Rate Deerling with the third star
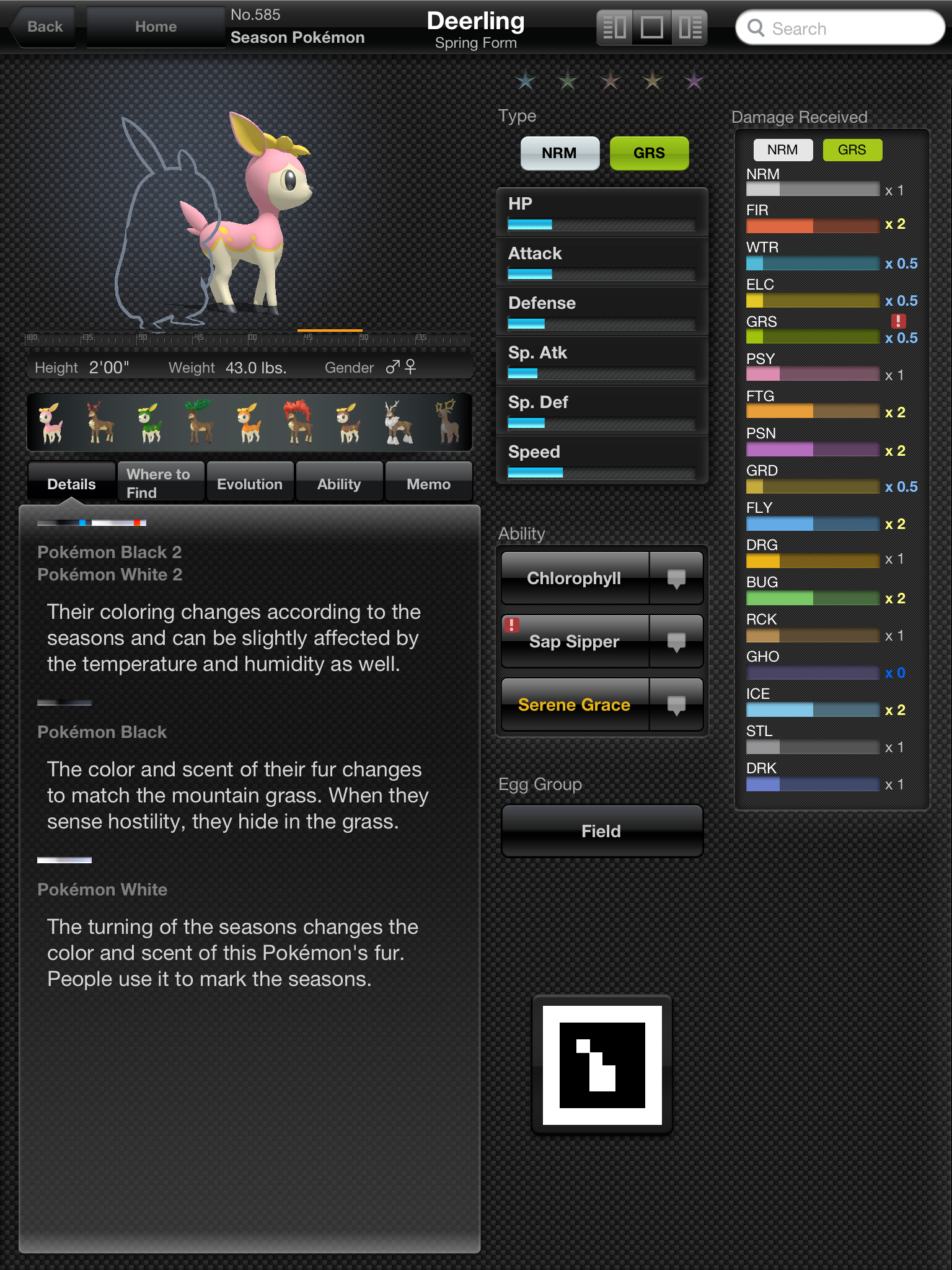Viewport: 952px width, 1270px height. point(610,81)
